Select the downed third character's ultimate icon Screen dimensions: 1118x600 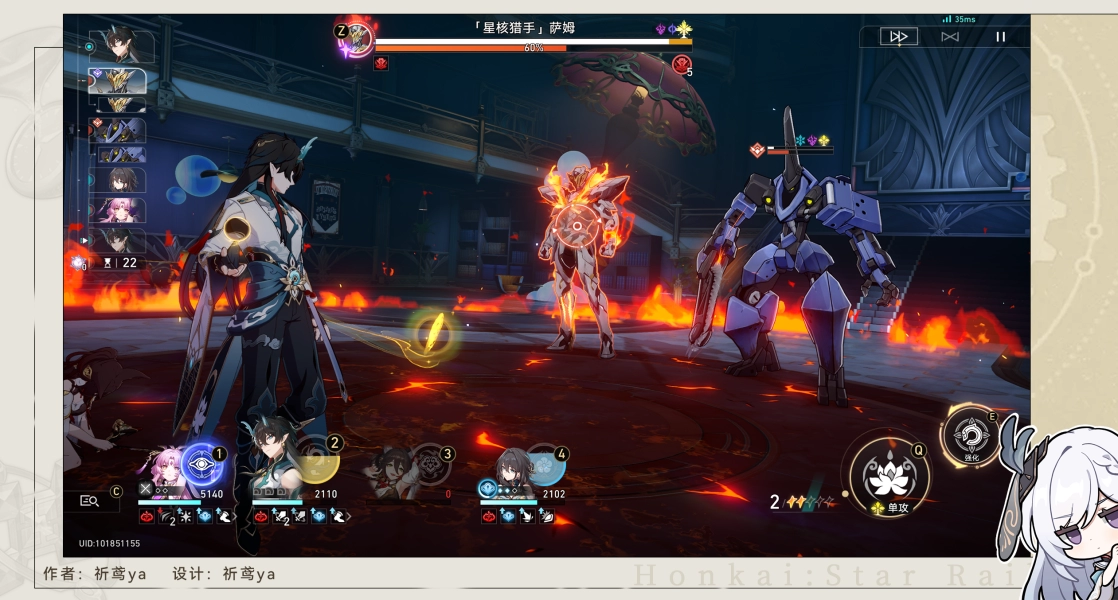coord(430,465)
